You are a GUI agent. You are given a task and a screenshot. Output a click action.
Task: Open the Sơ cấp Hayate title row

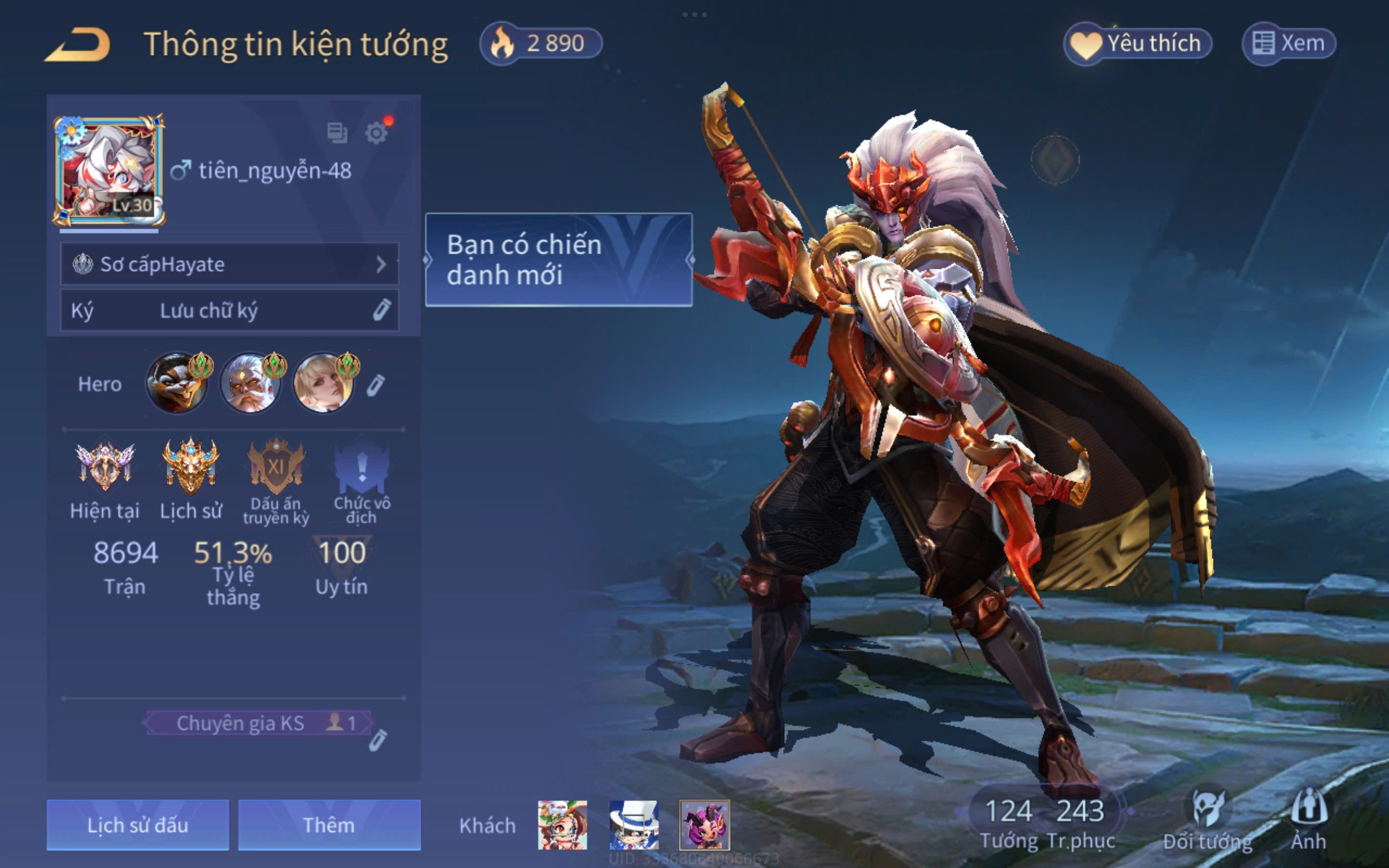pyautogui.click(x=229, y=264)
